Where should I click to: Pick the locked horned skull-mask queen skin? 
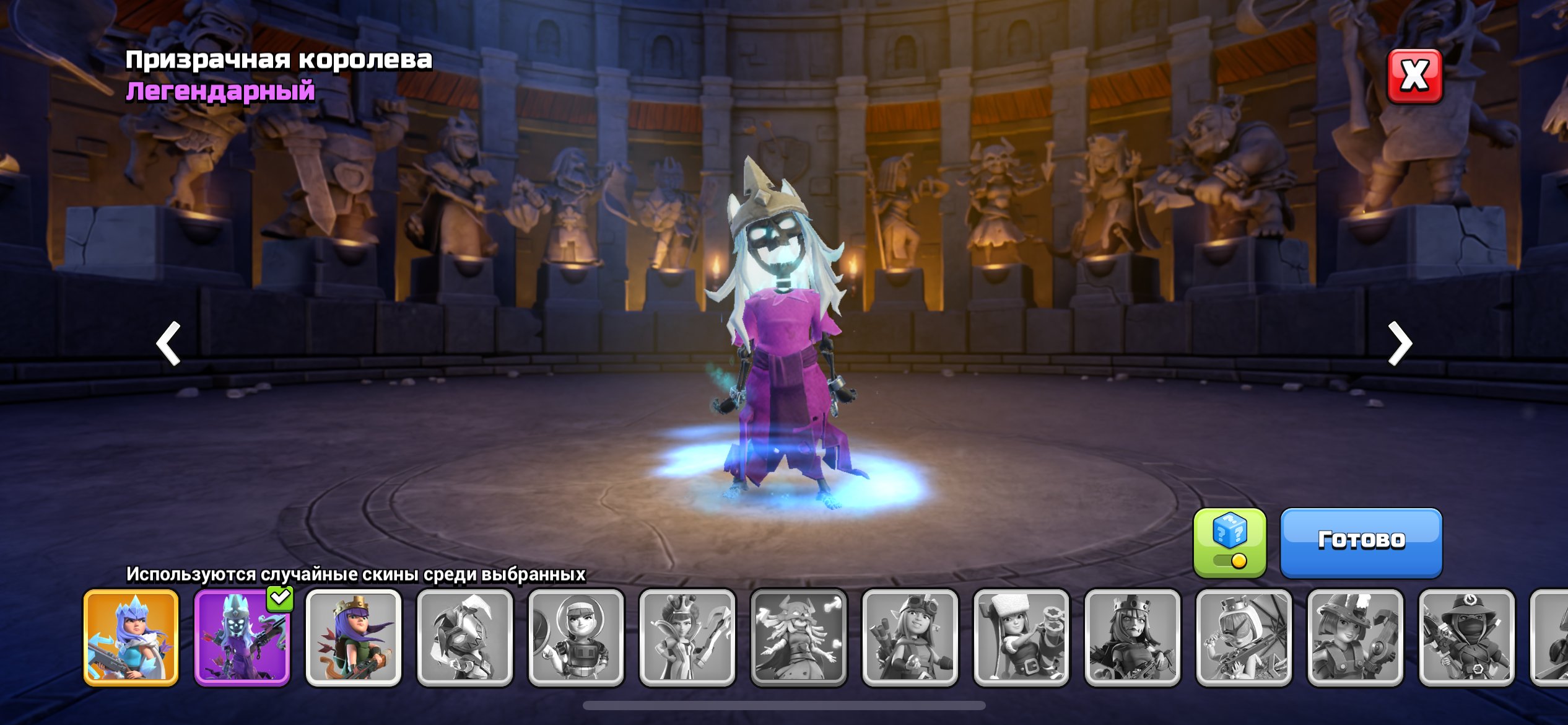(x=799, y=638)
